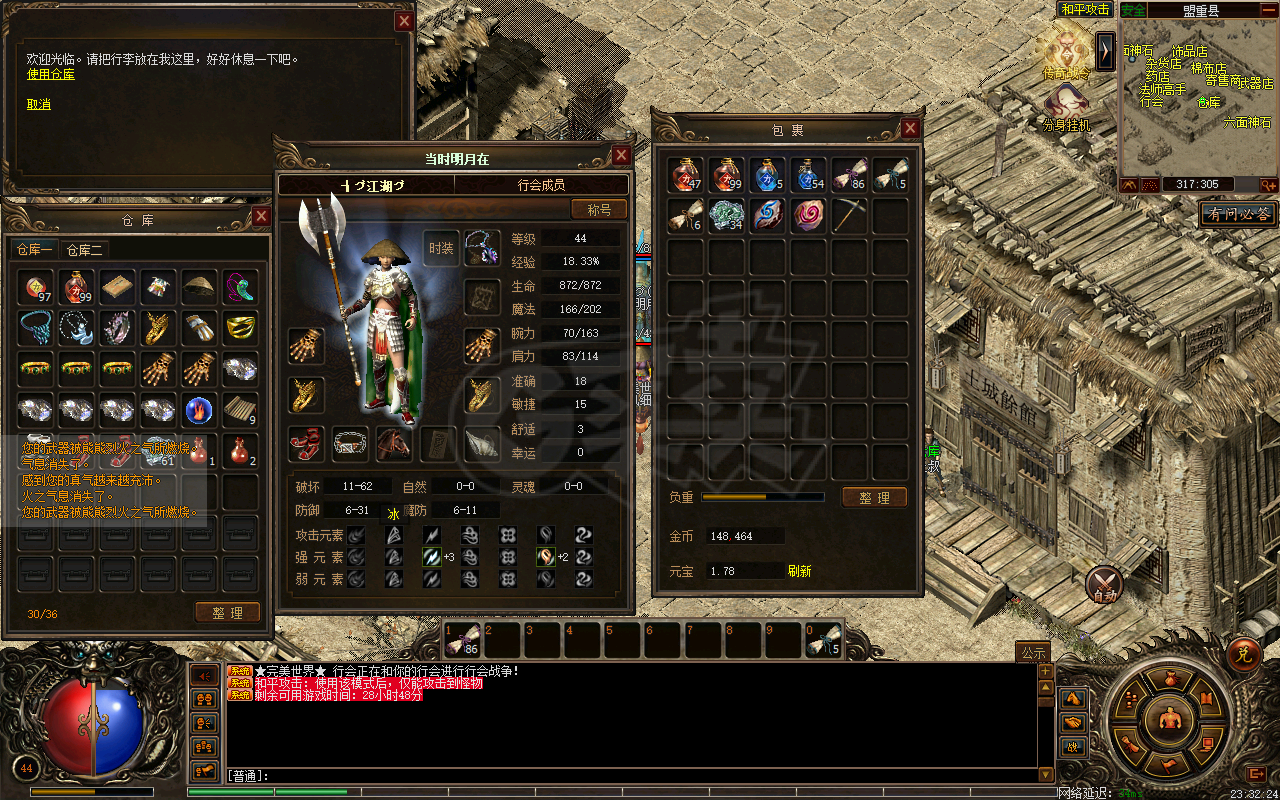
Task: Click the chat input field
Action: 640,775
